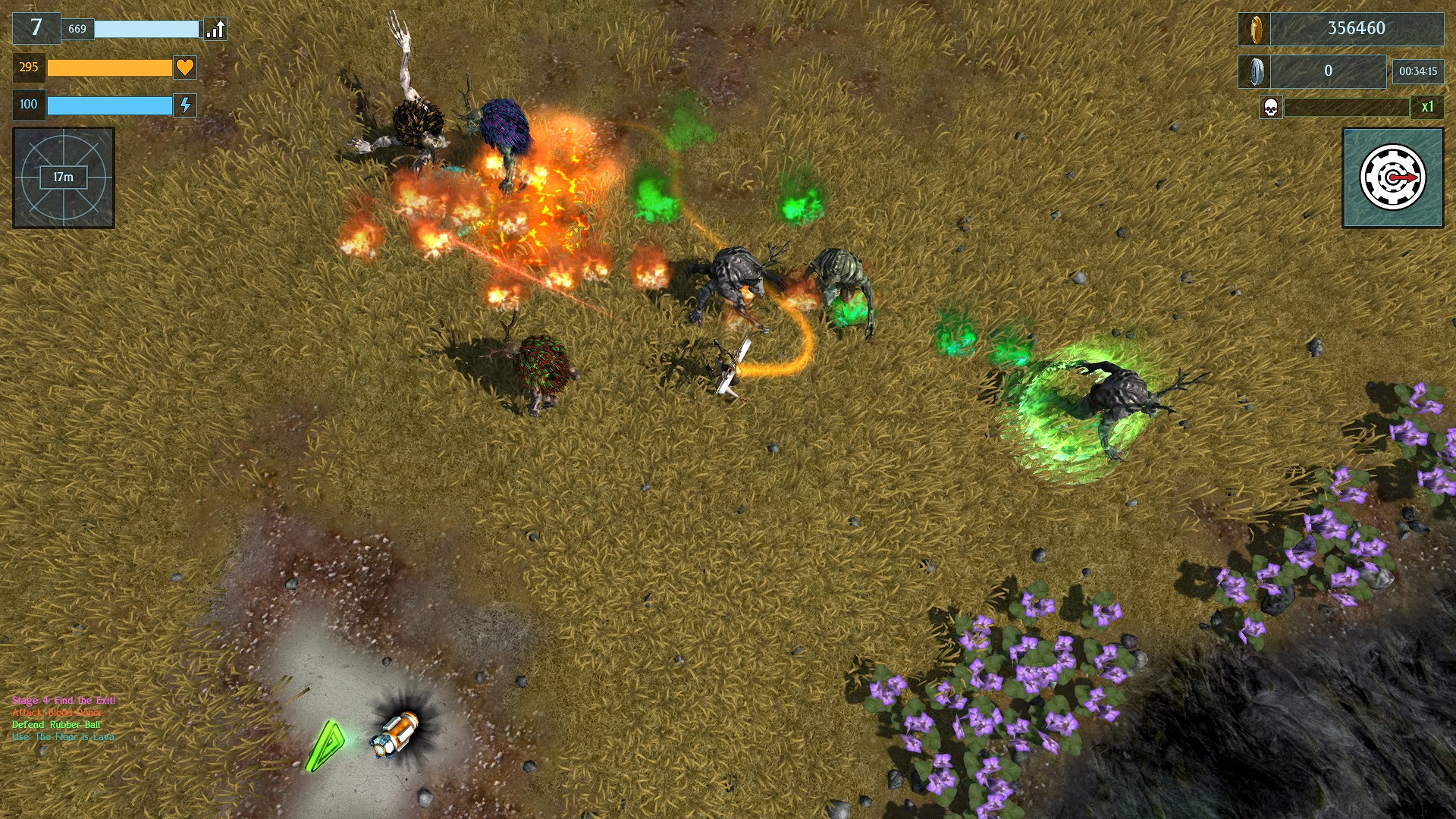Toggle the x1 kill multiplier indicator
The width and height of the screenshot is (1456, 819).
pos(1429,108)
